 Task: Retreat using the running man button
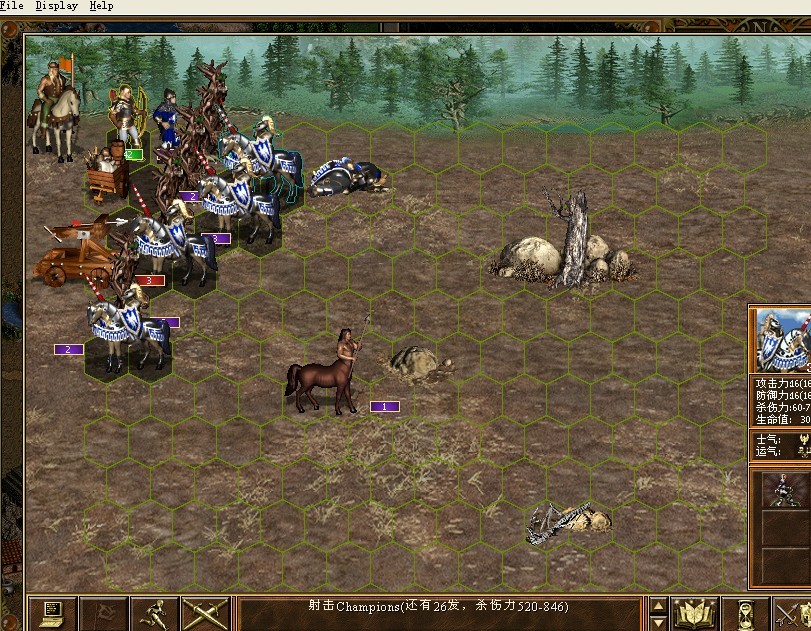(x=154, y=612)
